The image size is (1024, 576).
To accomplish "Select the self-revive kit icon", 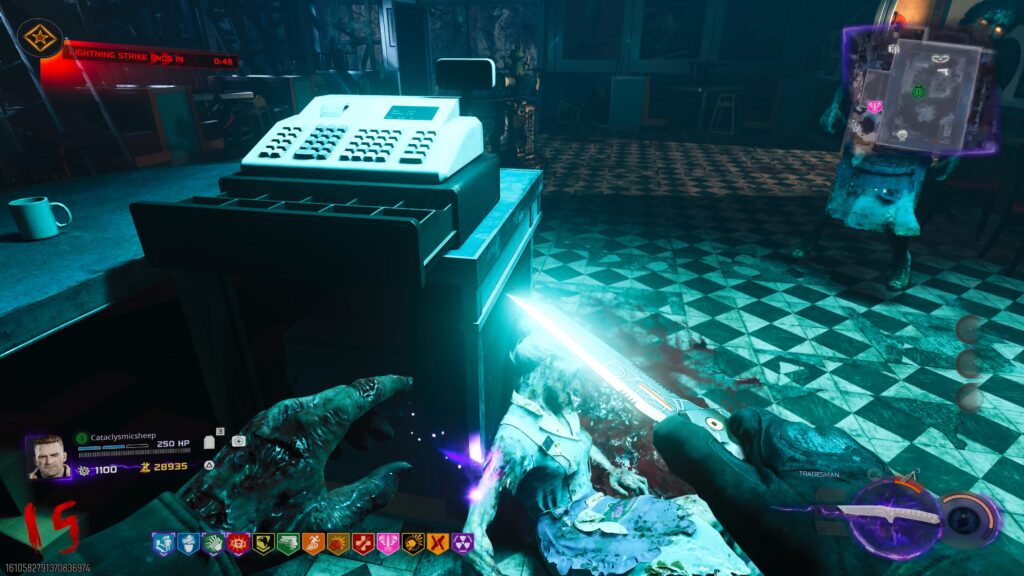I will click(x=238, y=441).
